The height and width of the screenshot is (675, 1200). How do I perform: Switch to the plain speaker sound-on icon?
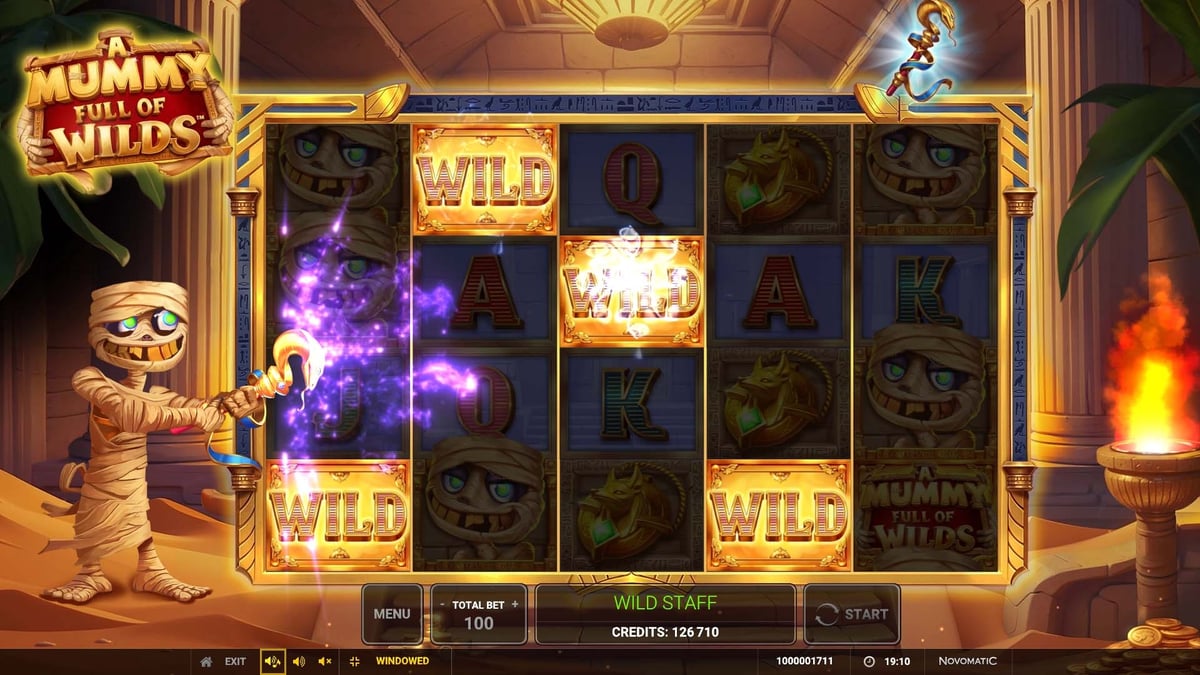click(x=298, y=661)
